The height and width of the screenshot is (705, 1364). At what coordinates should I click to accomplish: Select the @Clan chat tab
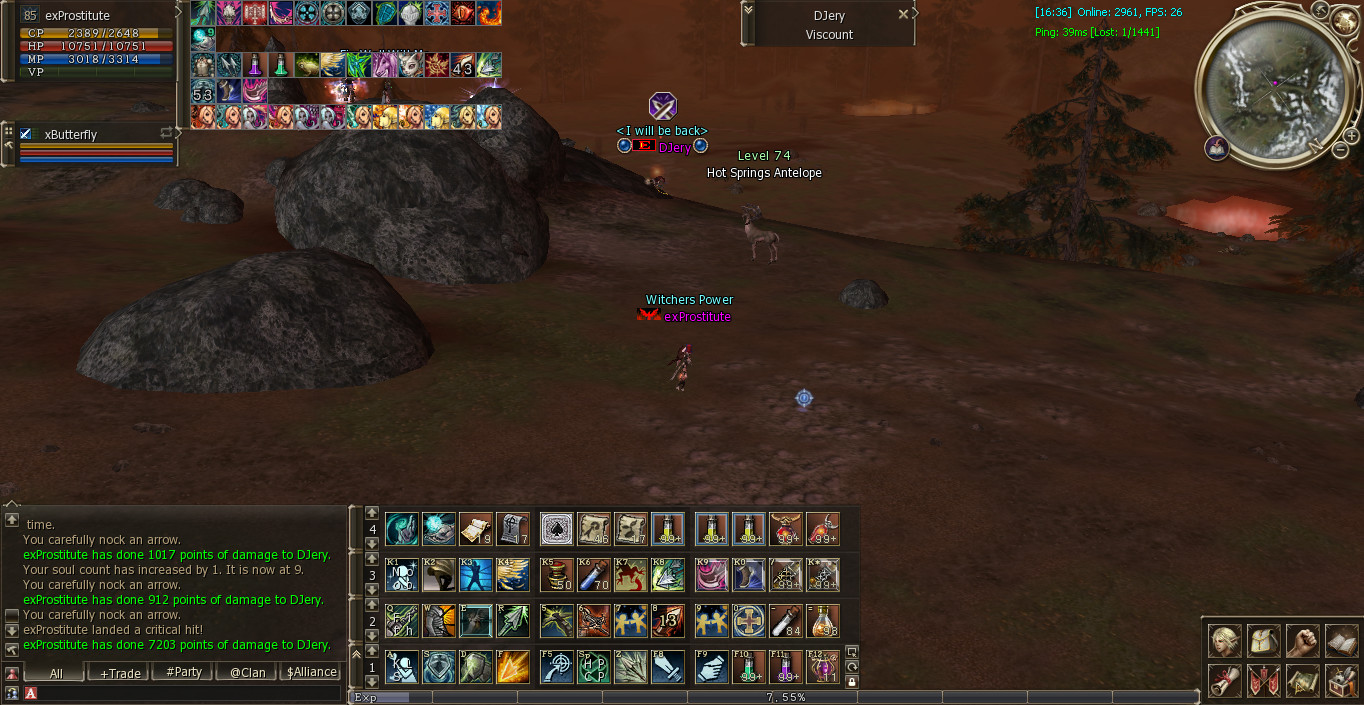click(247, 673)
